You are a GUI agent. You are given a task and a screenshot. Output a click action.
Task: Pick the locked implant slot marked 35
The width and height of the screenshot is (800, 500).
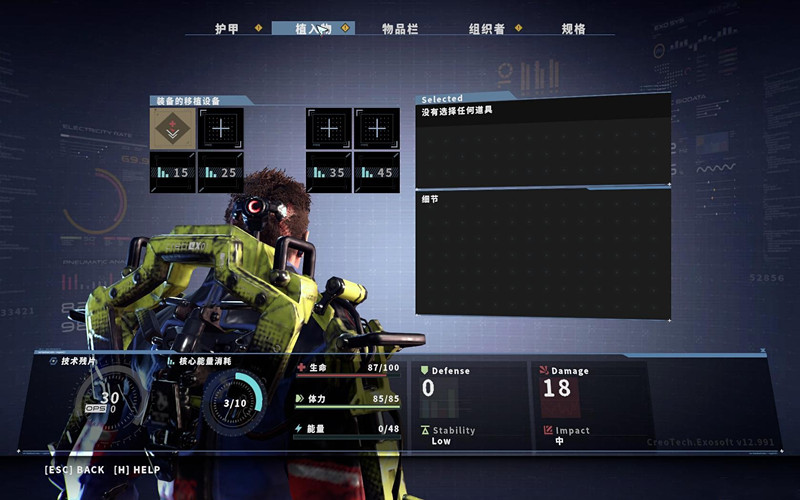329,173
